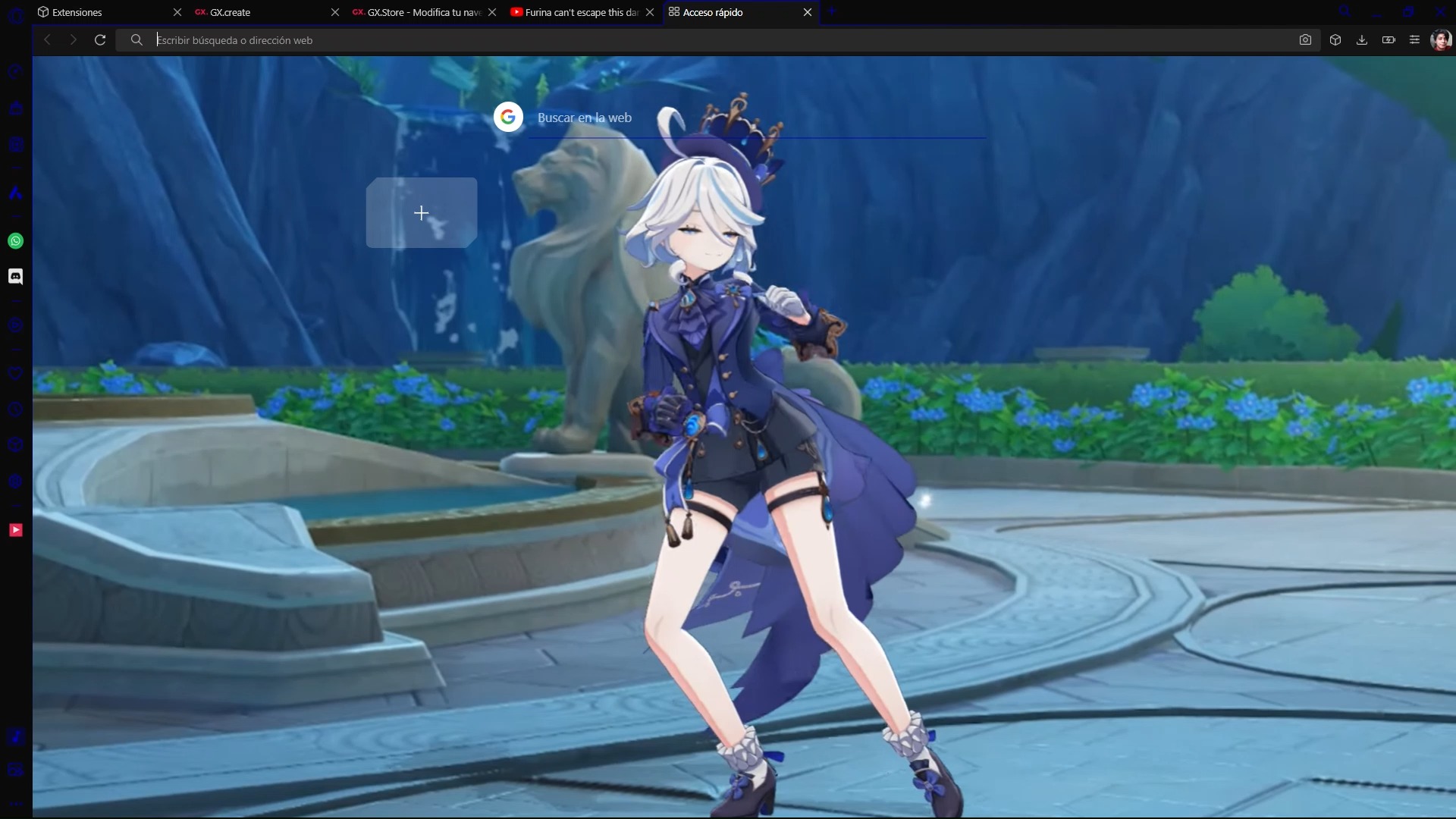Screen dimensions: 1456x819
Task: Open Easy Setup with the sliders icon
Action: 1415,39
